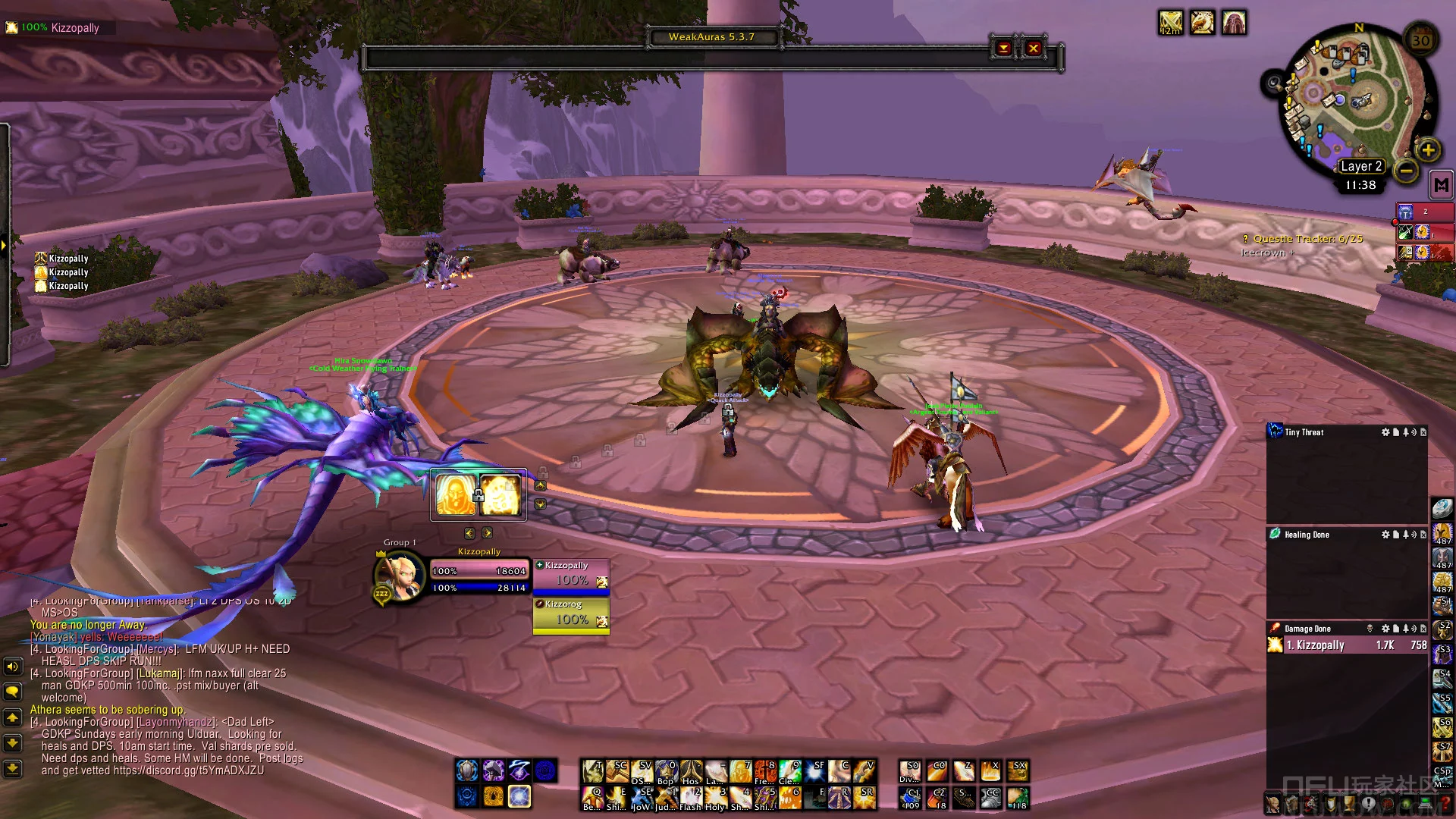
Task: Close the WeakAuras 5.3.7 window
Action: pos(1033,49)
